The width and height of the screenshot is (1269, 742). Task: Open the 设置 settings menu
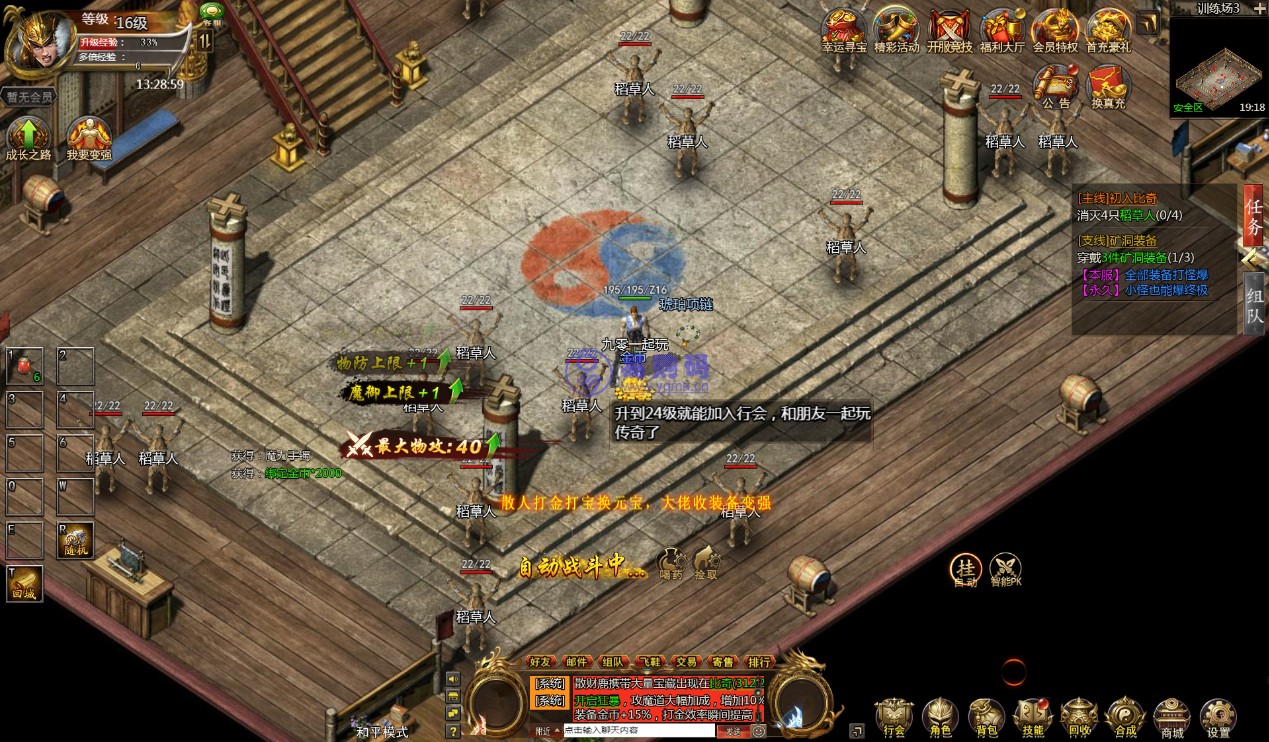point(1218,715)
